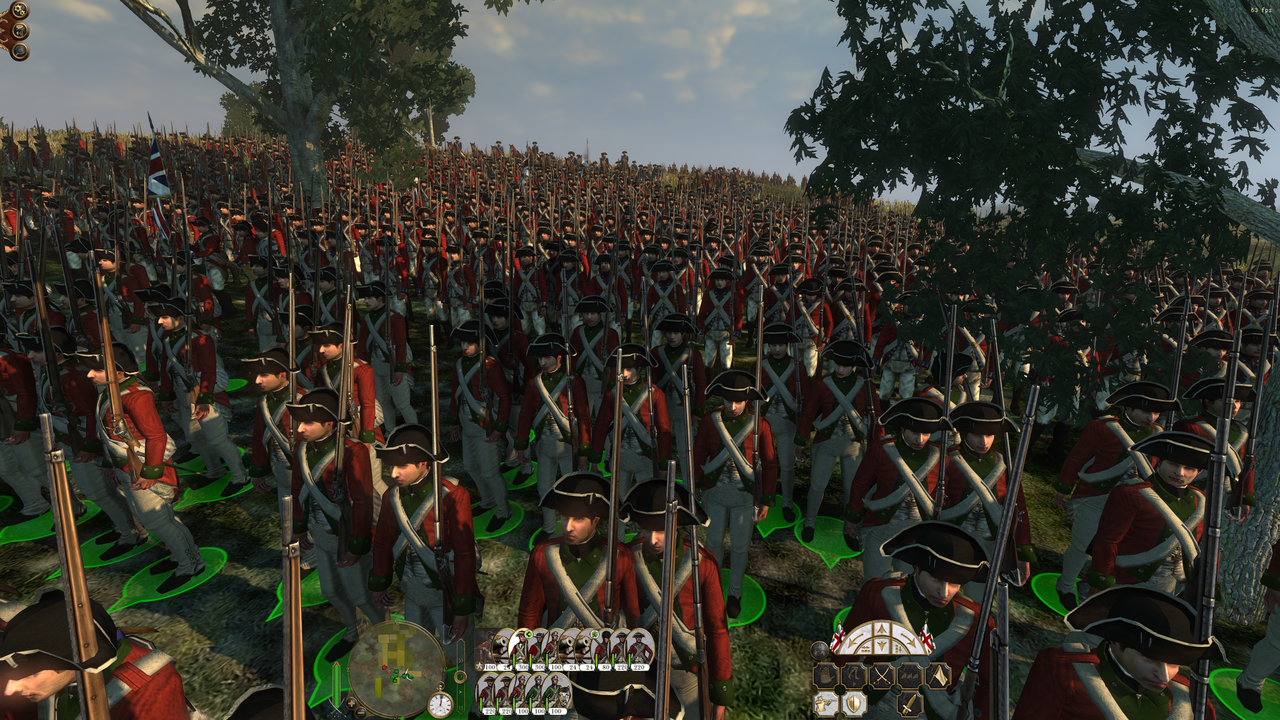1280x720 pixels.
Task: Toggle guard mode with the shield icon
Action: point(852,703)
